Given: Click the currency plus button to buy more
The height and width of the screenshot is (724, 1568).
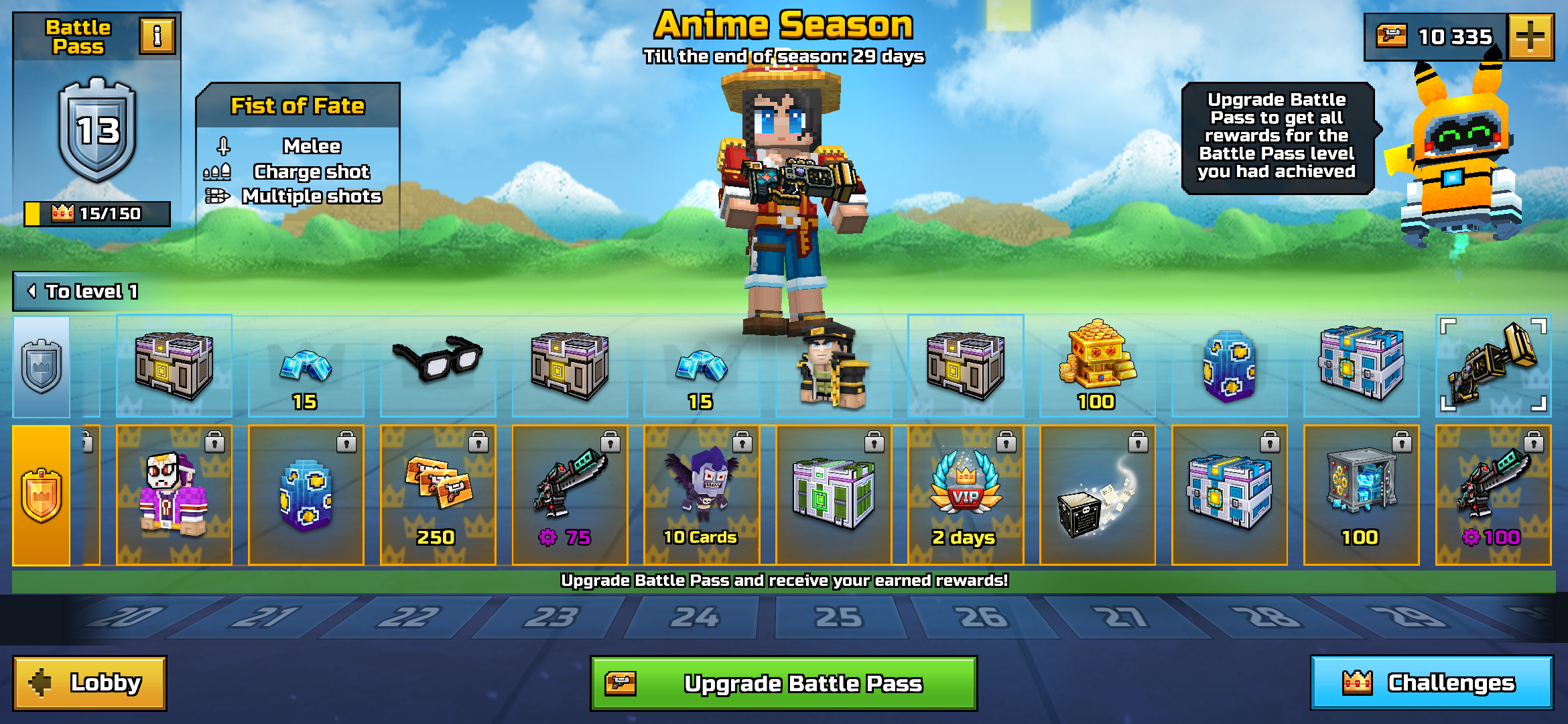Looking at the screenshot, I should click(x=1534, y=38).
